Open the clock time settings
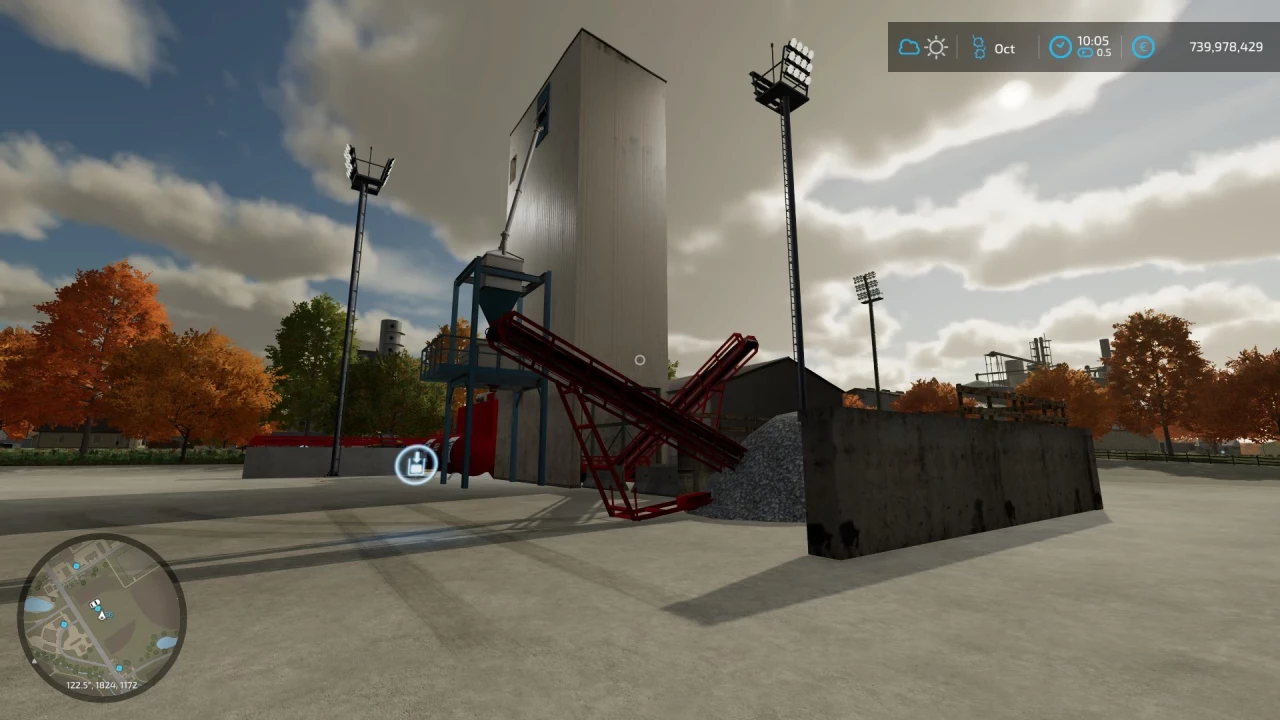This screenshot has width=1280, height=720. tap(1059, 47)
